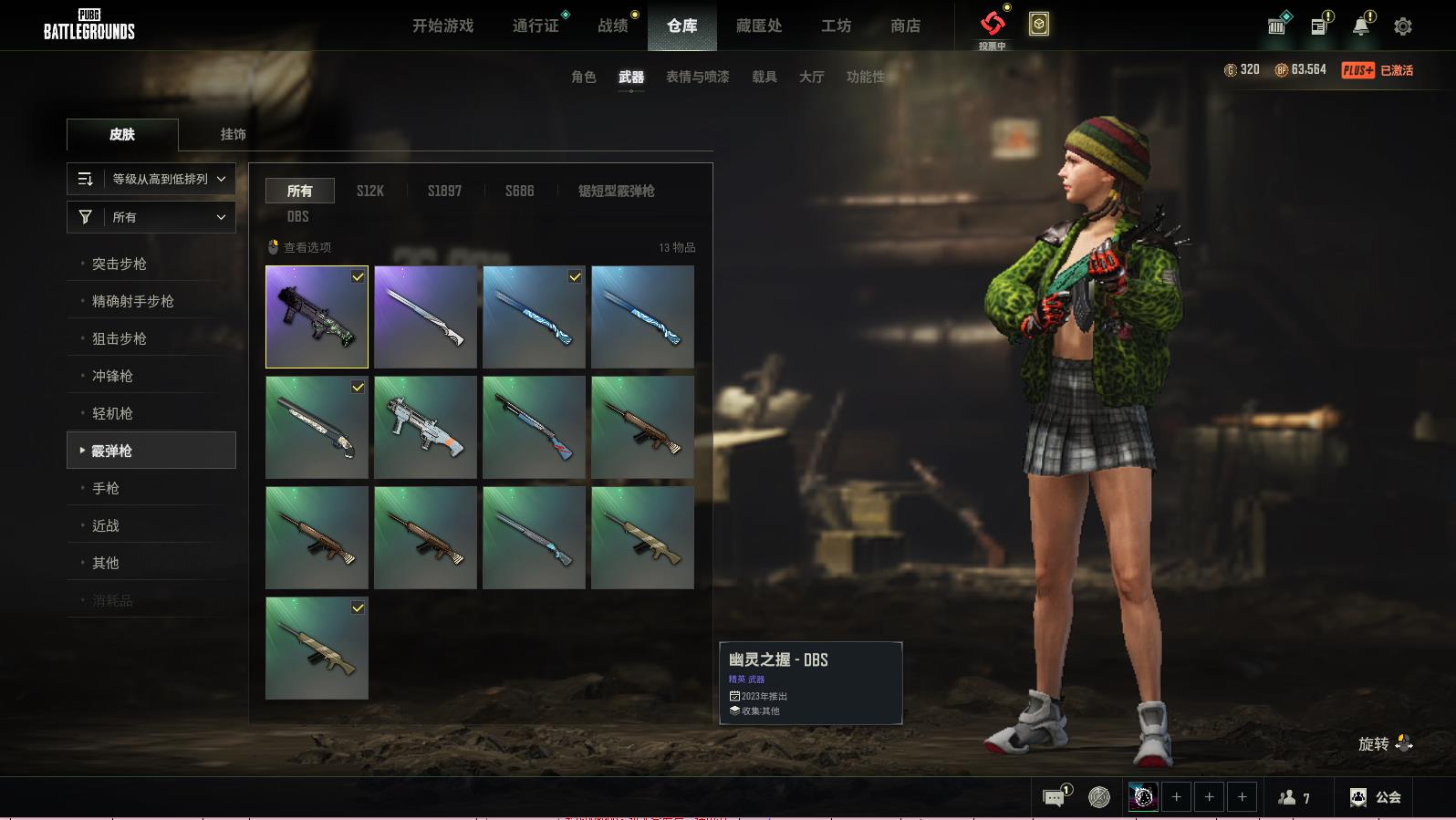Open the 载具 vehicle skins tab

tap(764, 77)
